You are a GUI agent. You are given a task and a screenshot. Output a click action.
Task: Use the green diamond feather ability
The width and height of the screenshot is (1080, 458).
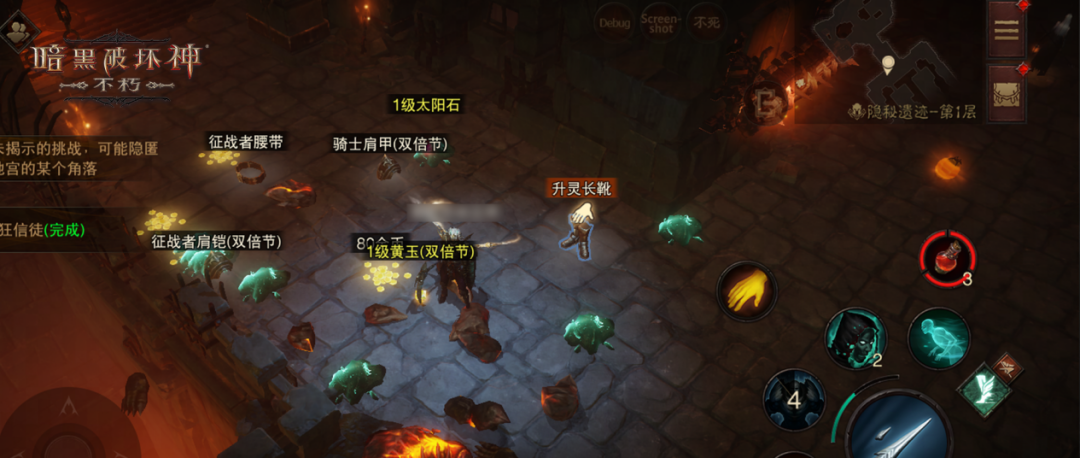click(983, 390)
